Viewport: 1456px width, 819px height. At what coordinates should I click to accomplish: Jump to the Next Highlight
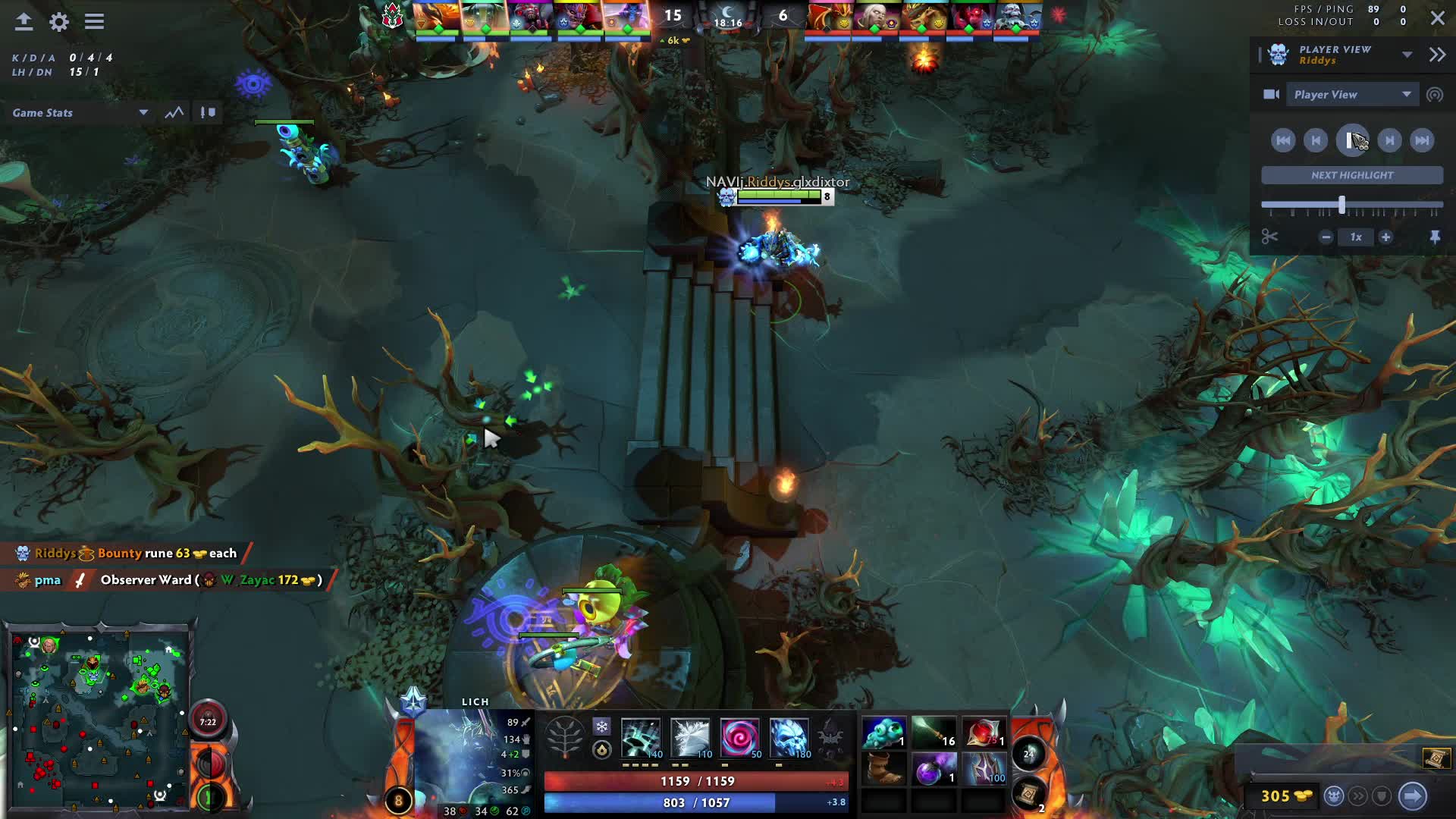[x=1351, y=175]
